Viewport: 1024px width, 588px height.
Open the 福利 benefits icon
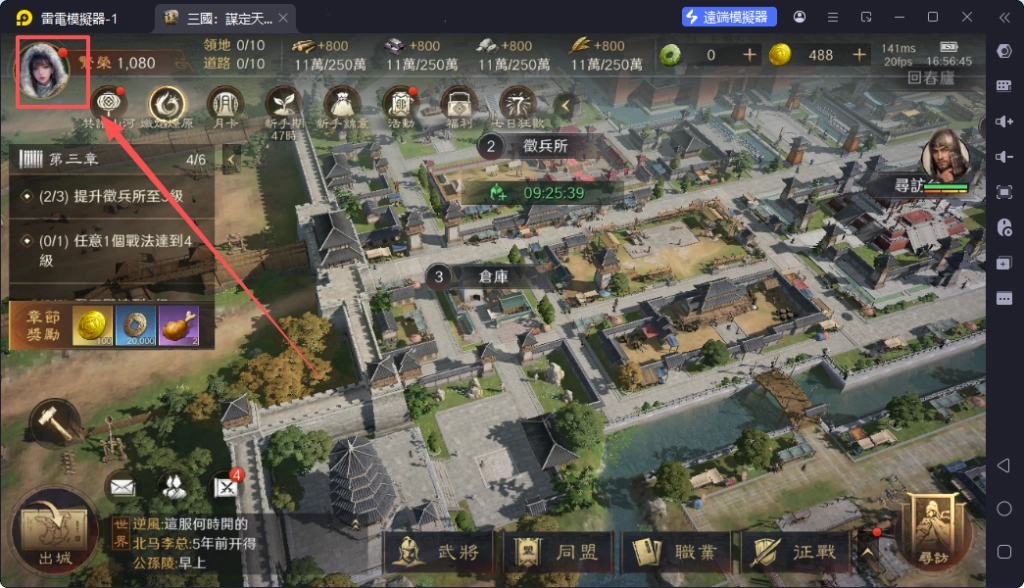coord(459,103)
